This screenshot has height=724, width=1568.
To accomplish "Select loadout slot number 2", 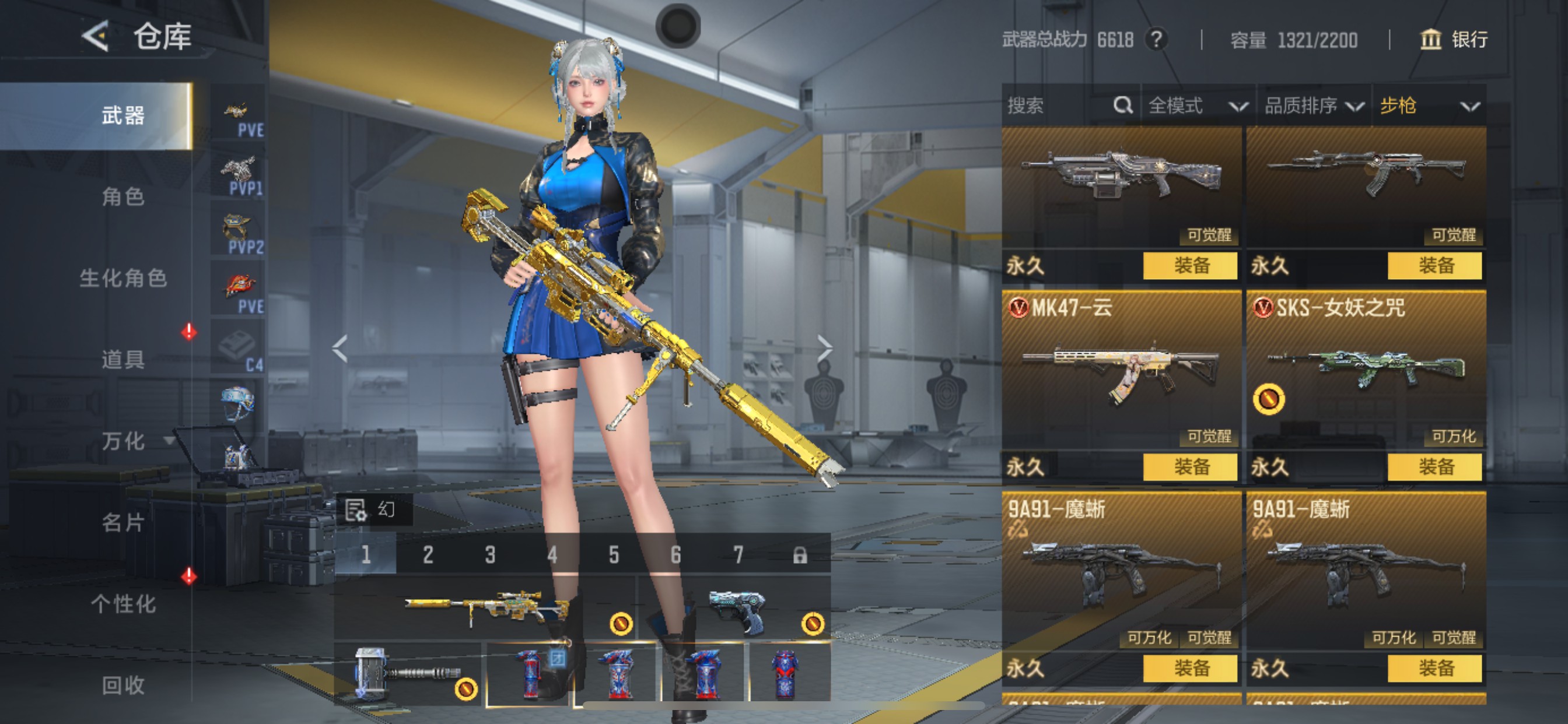I will click(428, 555).
